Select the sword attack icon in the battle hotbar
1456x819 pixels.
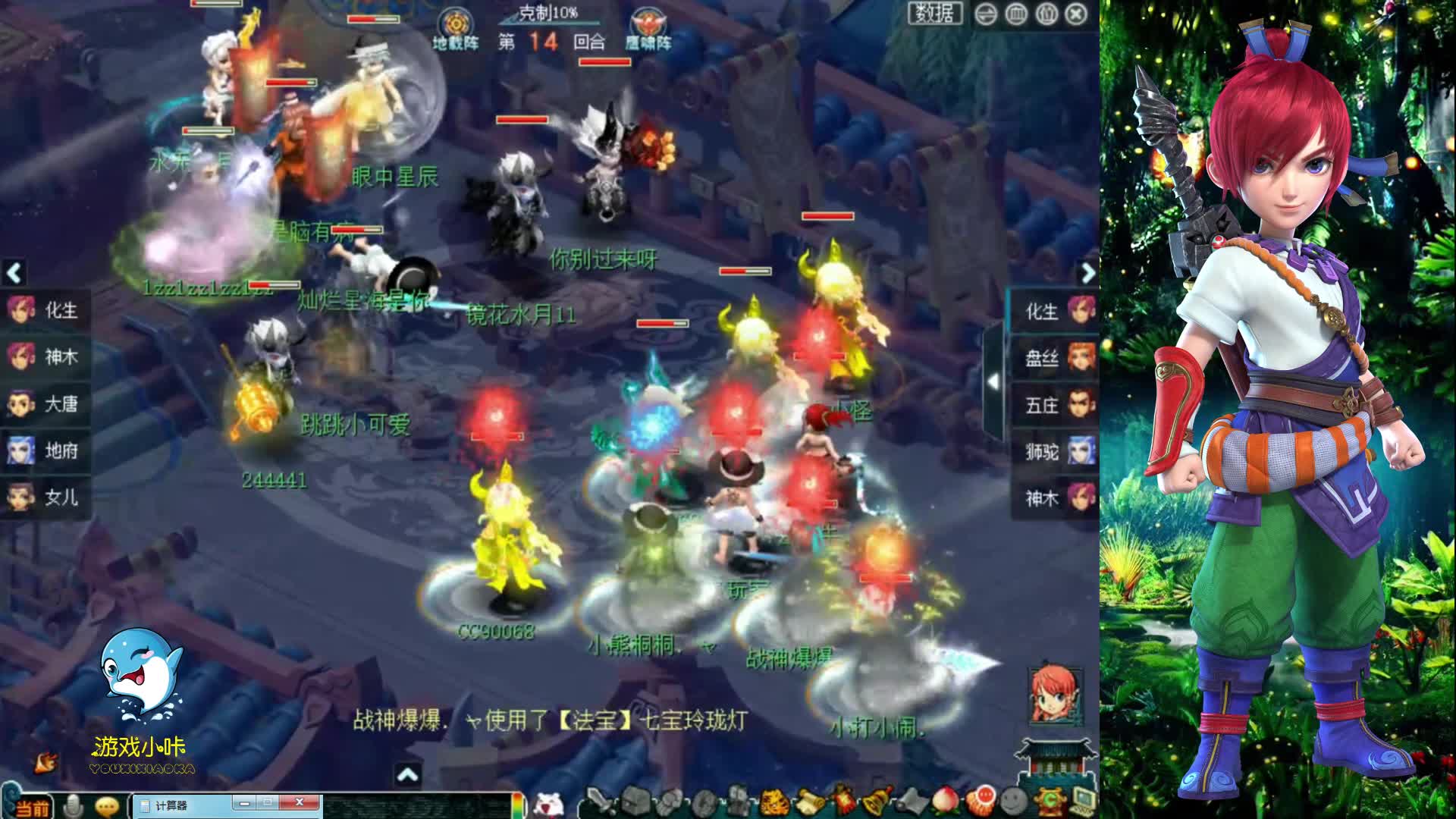point(601,800)
